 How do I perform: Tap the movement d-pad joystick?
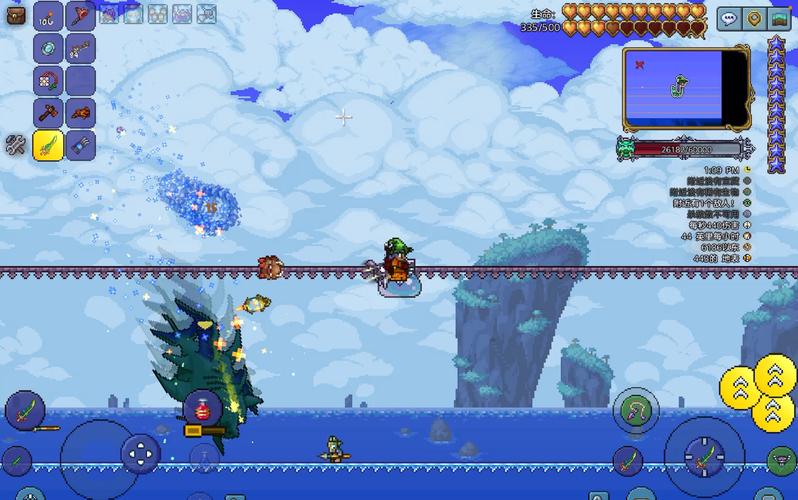coord(140,455)
